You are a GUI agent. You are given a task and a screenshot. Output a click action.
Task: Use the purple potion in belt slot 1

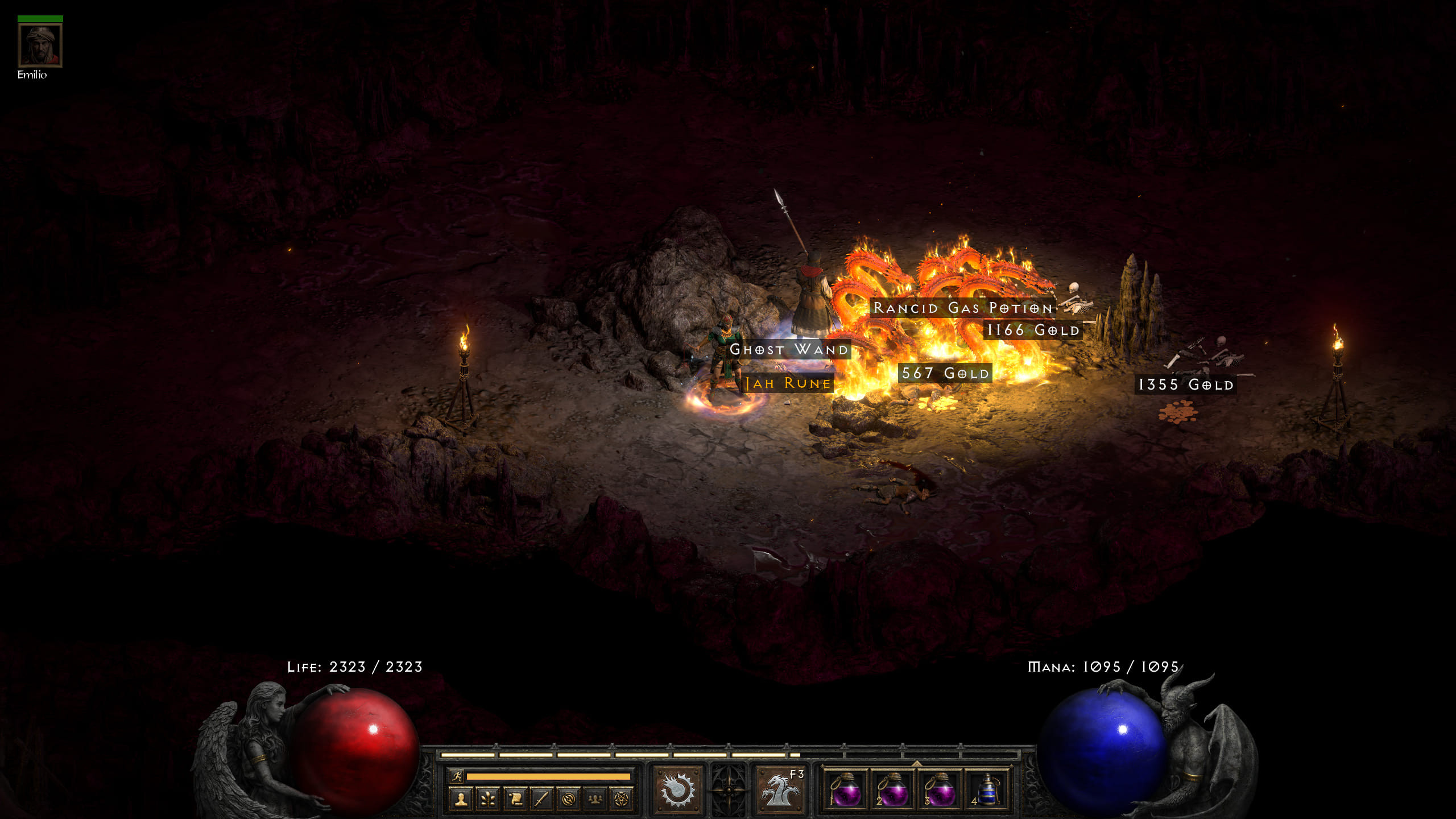coord(846,791)
